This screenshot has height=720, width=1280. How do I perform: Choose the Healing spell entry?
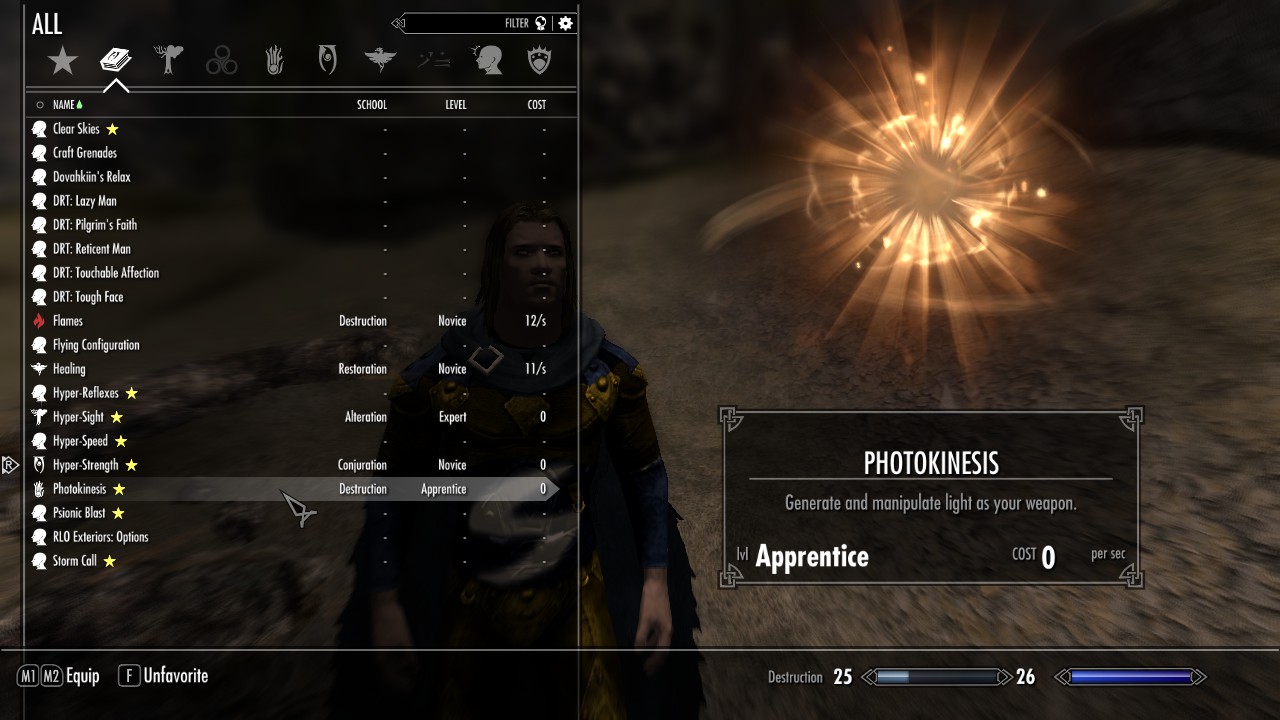coord(69,369)
